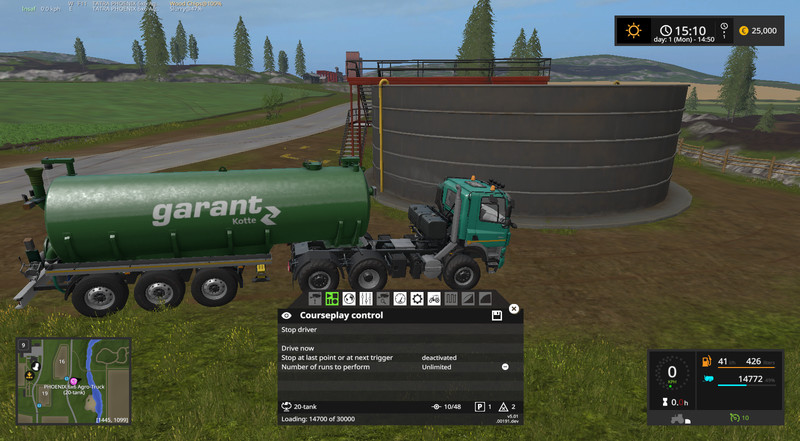Select the Stop driver entry

point(302,329)
